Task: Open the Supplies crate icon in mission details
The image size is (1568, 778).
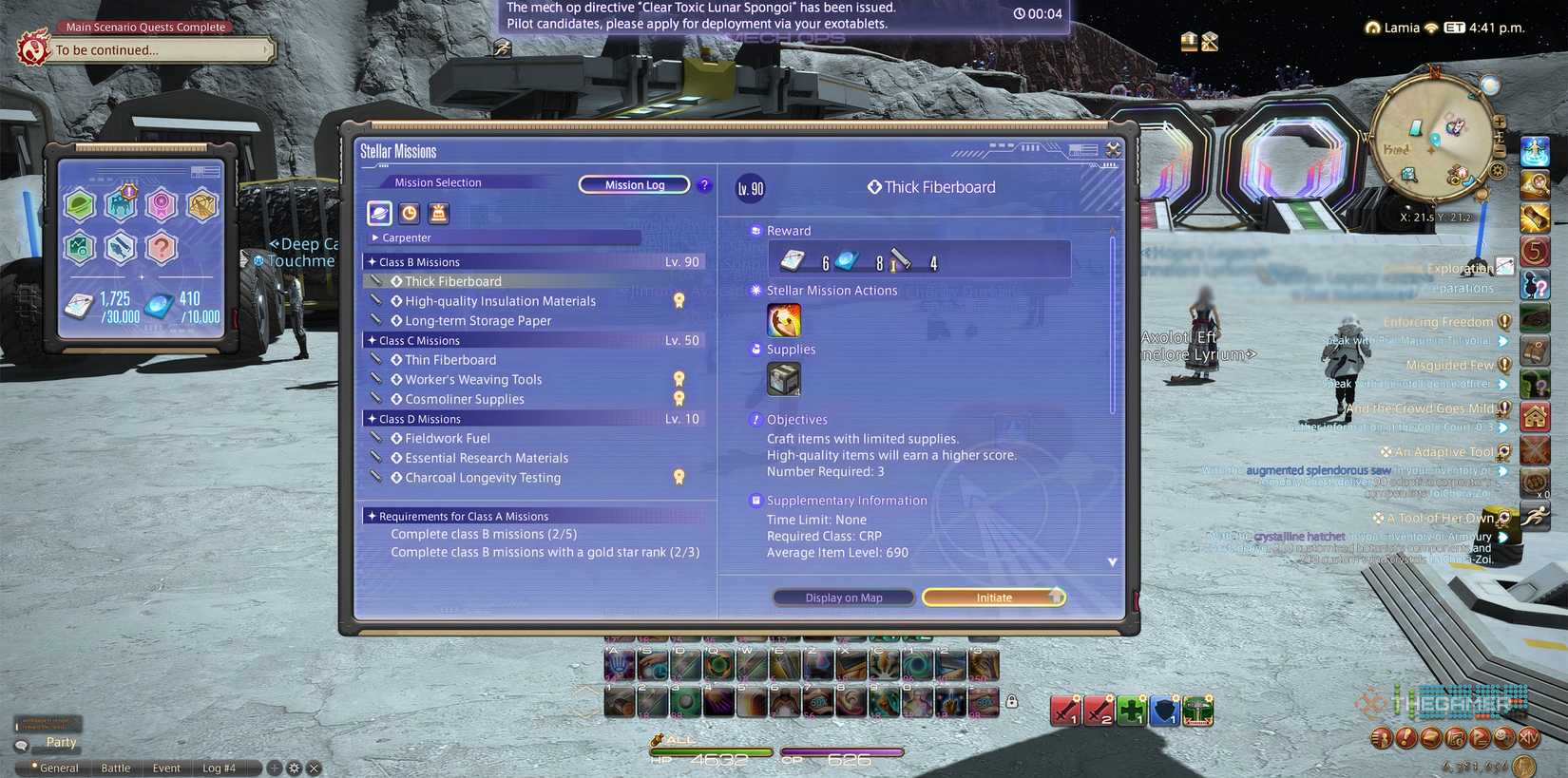Action: (x=786, y=379)
